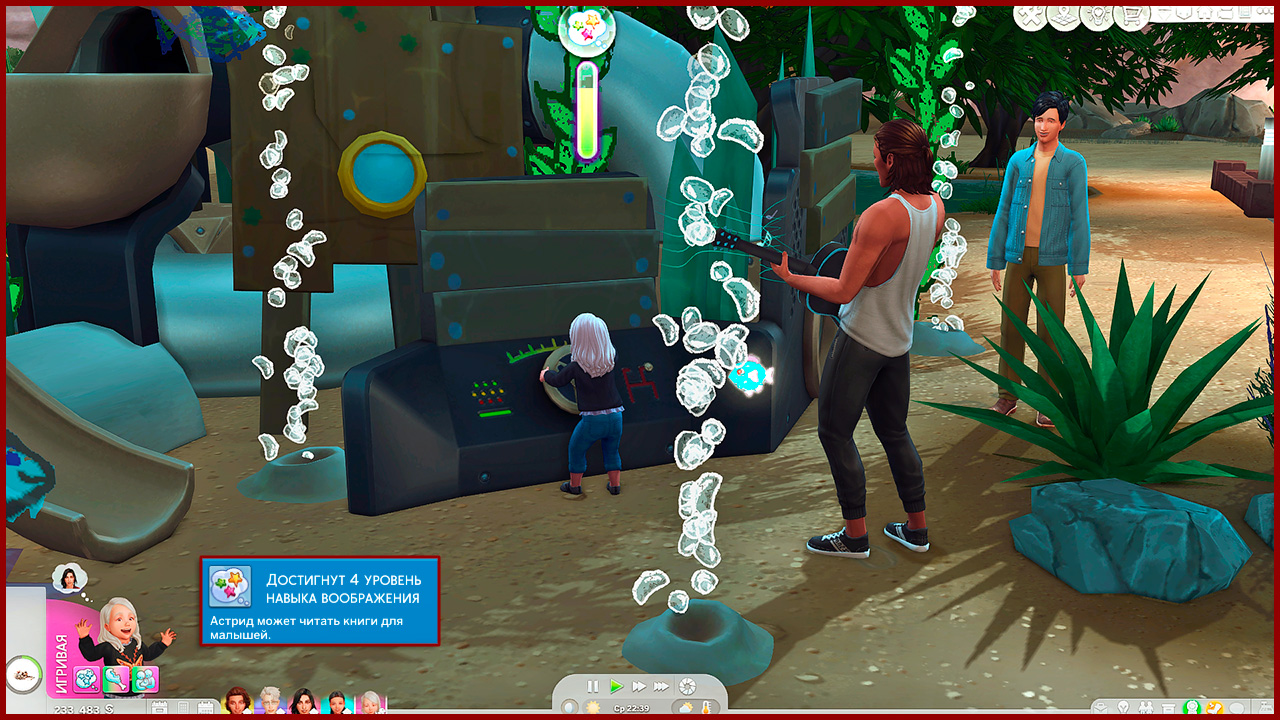1280x720 pixels.
Task: Open the green needs panel tab
Action: pos(1191,709)
